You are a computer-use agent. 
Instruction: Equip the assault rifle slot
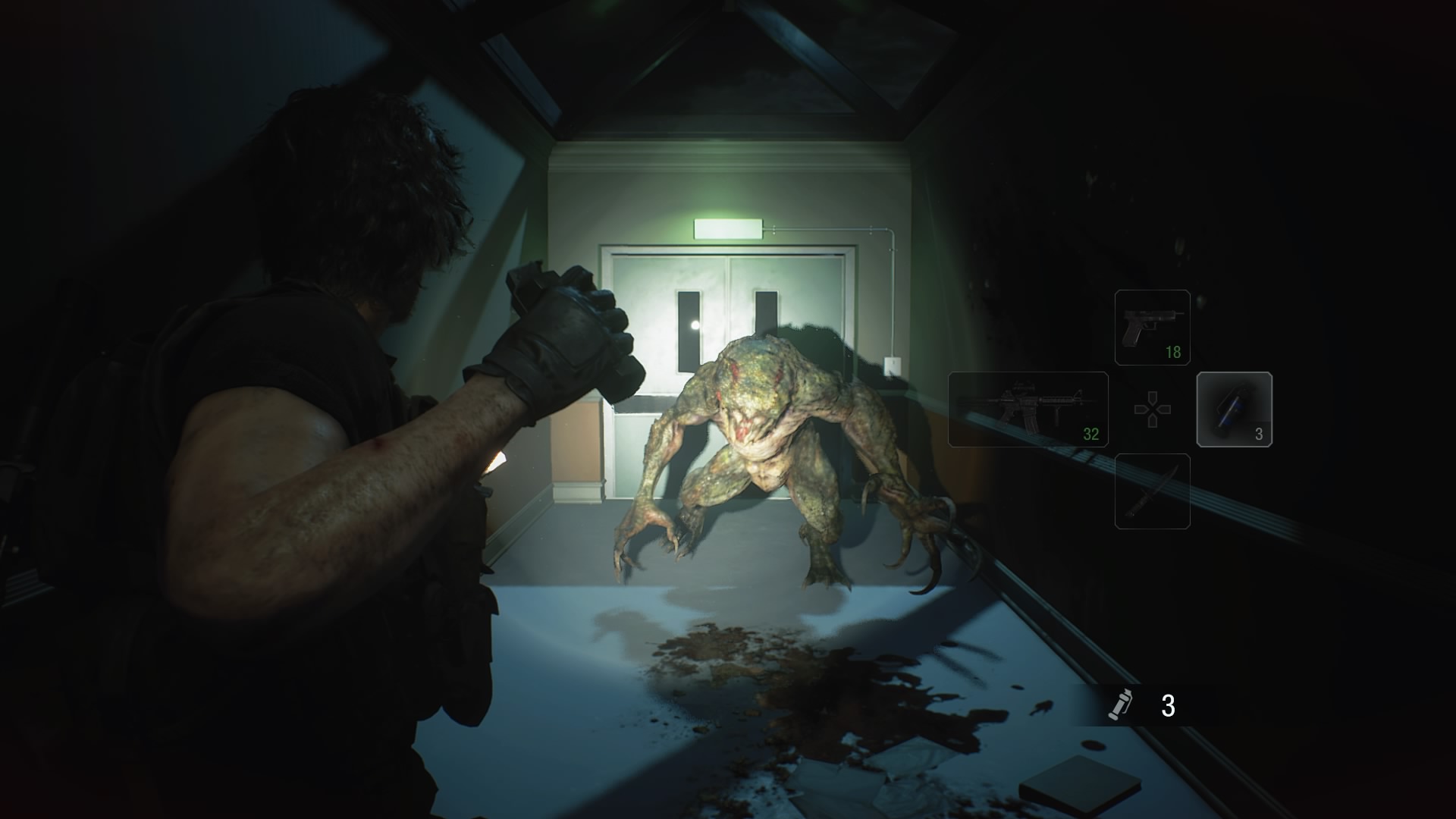pos(1028,409)
